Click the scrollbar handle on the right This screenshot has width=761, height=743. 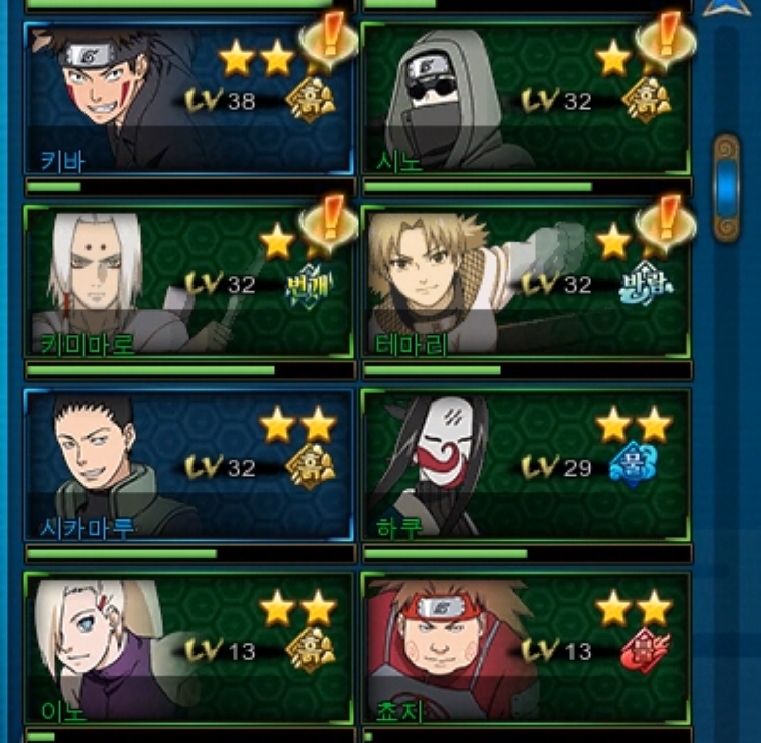[x=727, y=187]
